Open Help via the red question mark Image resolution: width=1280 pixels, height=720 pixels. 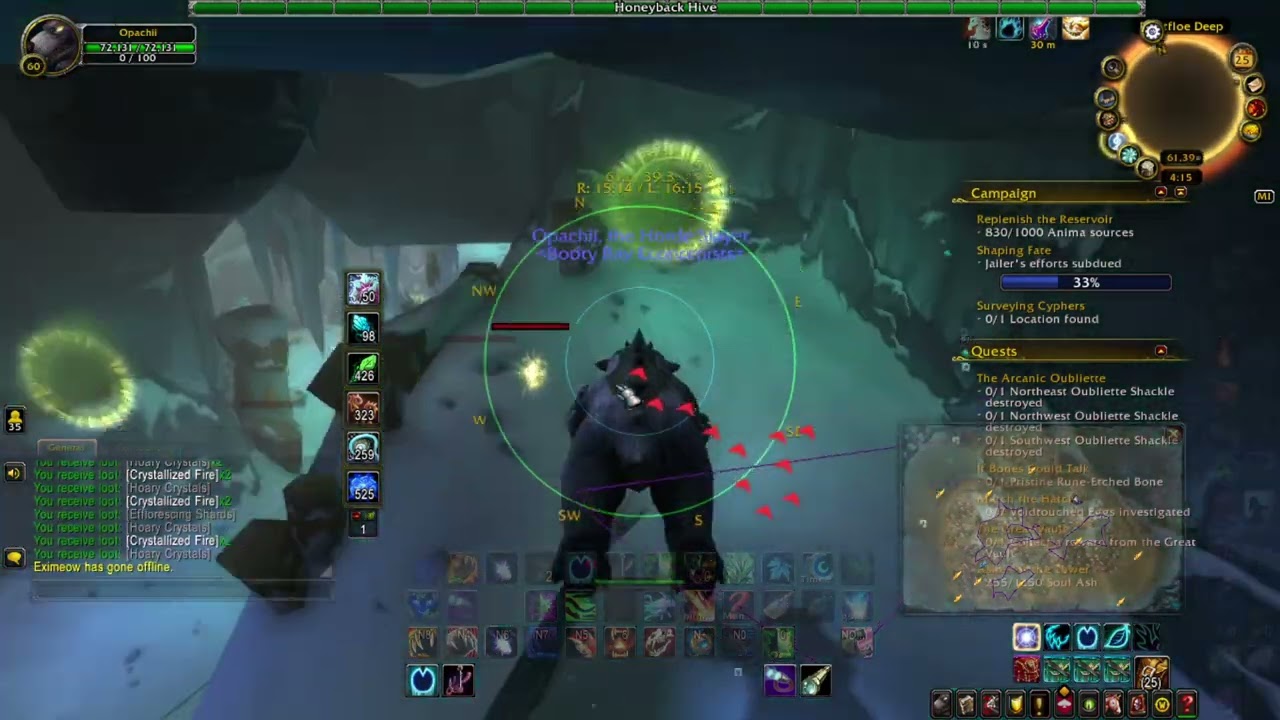point(1187,703)
